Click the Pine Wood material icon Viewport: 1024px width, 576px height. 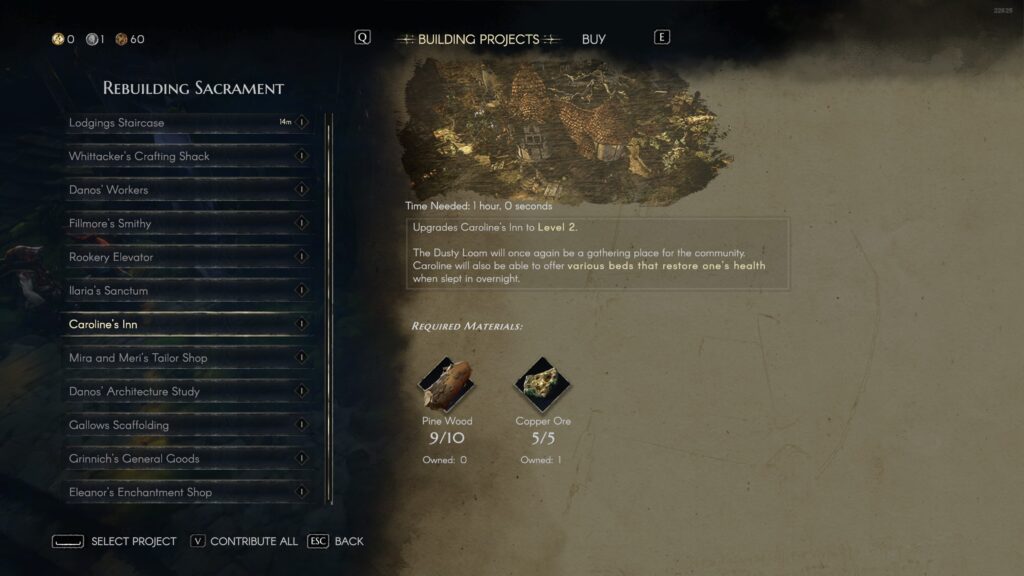(x=445, y=385)
